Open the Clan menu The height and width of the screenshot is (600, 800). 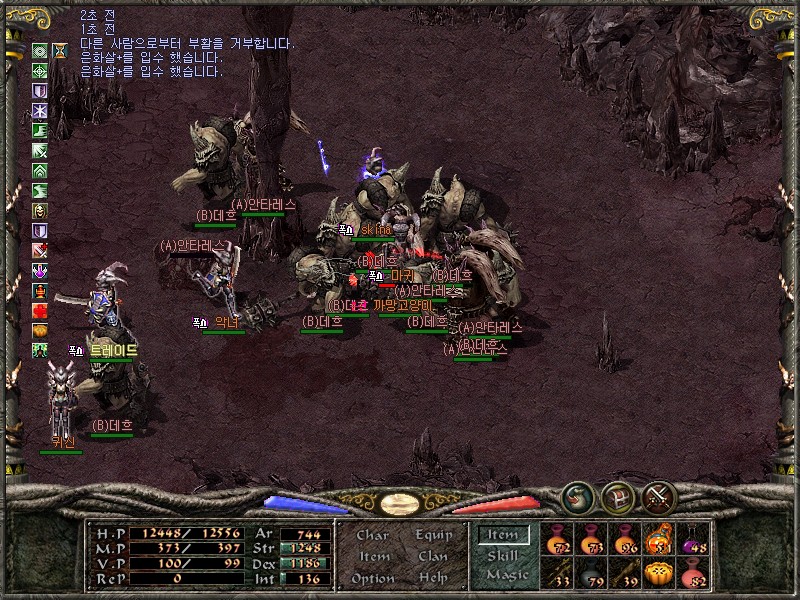(433, 556)
